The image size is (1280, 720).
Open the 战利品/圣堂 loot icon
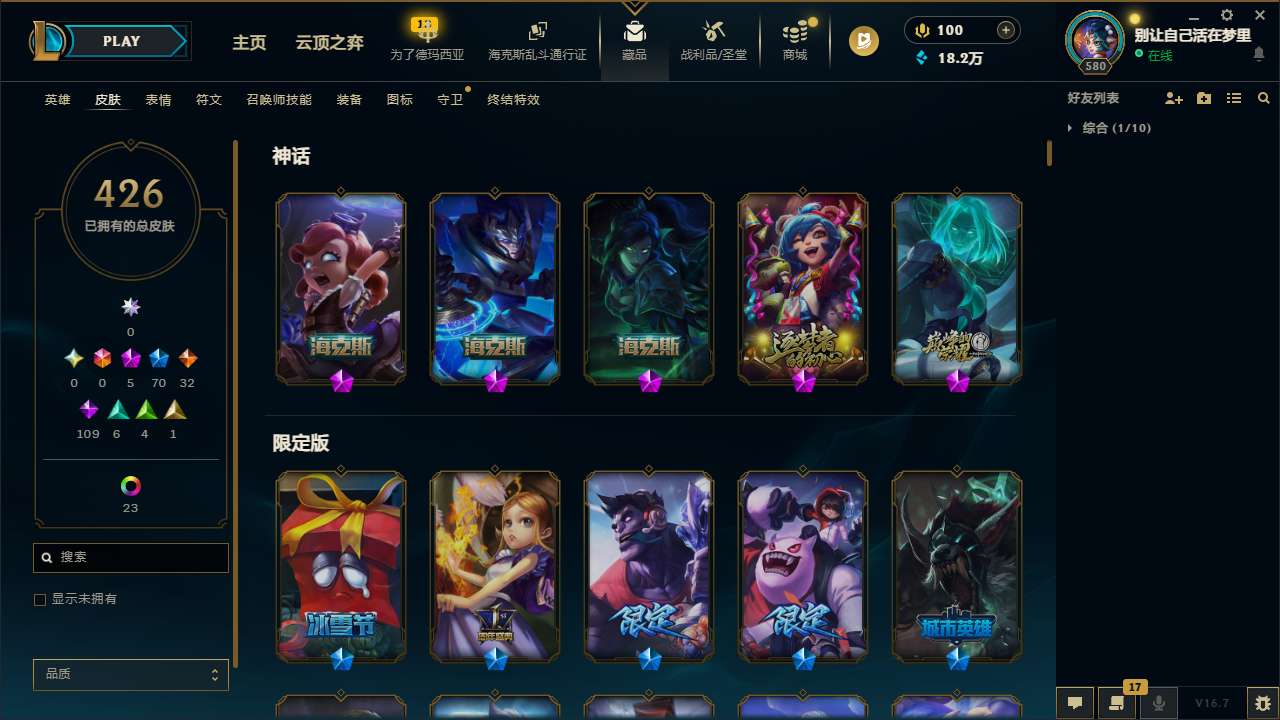713,40
